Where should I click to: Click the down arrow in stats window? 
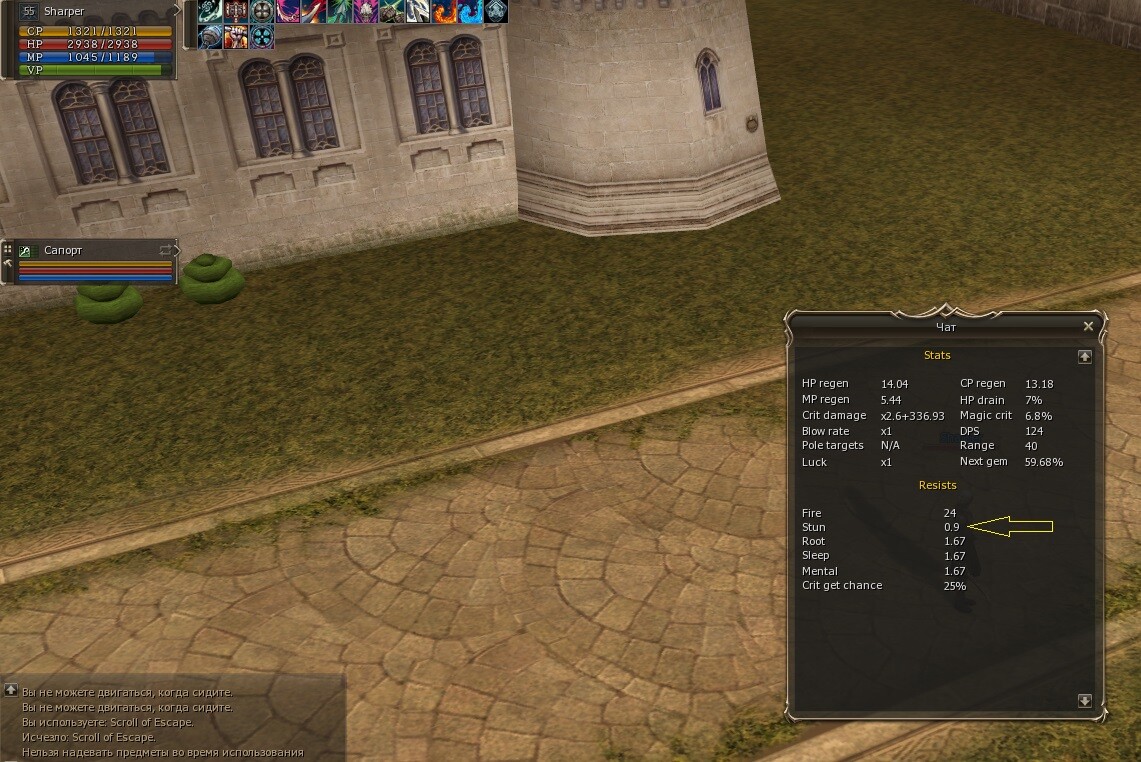point(1084,701)
